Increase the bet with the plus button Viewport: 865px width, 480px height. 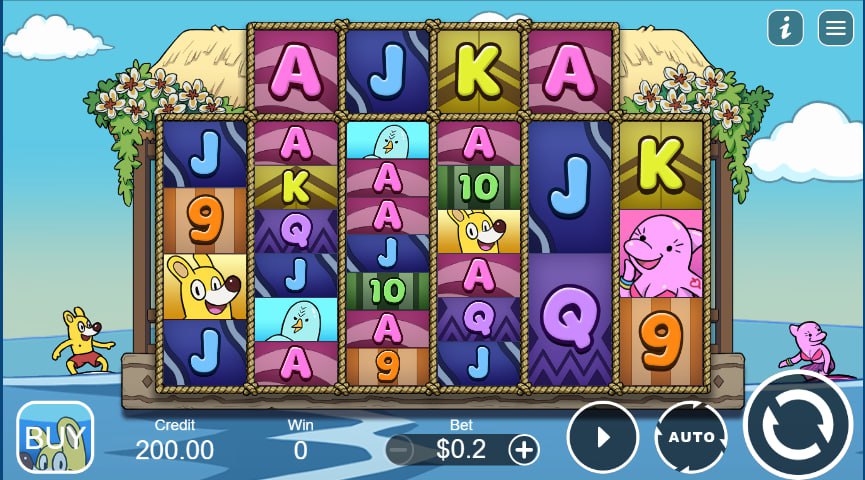524,450
